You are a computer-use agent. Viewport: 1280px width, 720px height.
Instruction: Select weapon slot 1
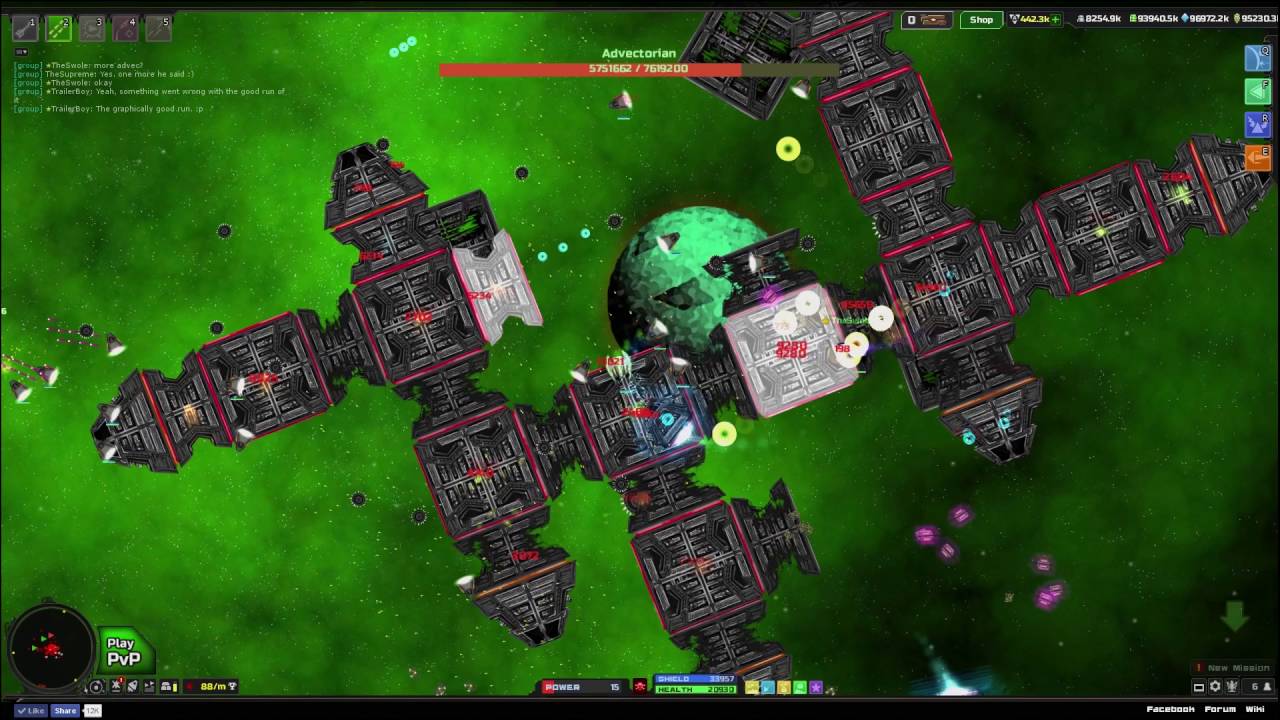click(26, 29)
